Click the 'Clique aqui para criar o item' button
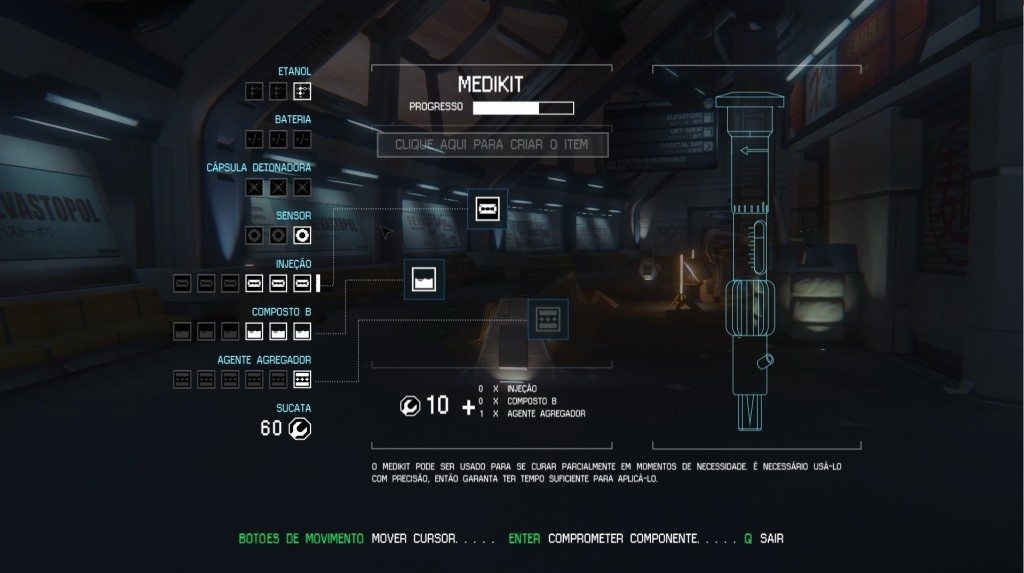Image resolution: width=1024 pixels, height=573 pixels. coord(493,144)
